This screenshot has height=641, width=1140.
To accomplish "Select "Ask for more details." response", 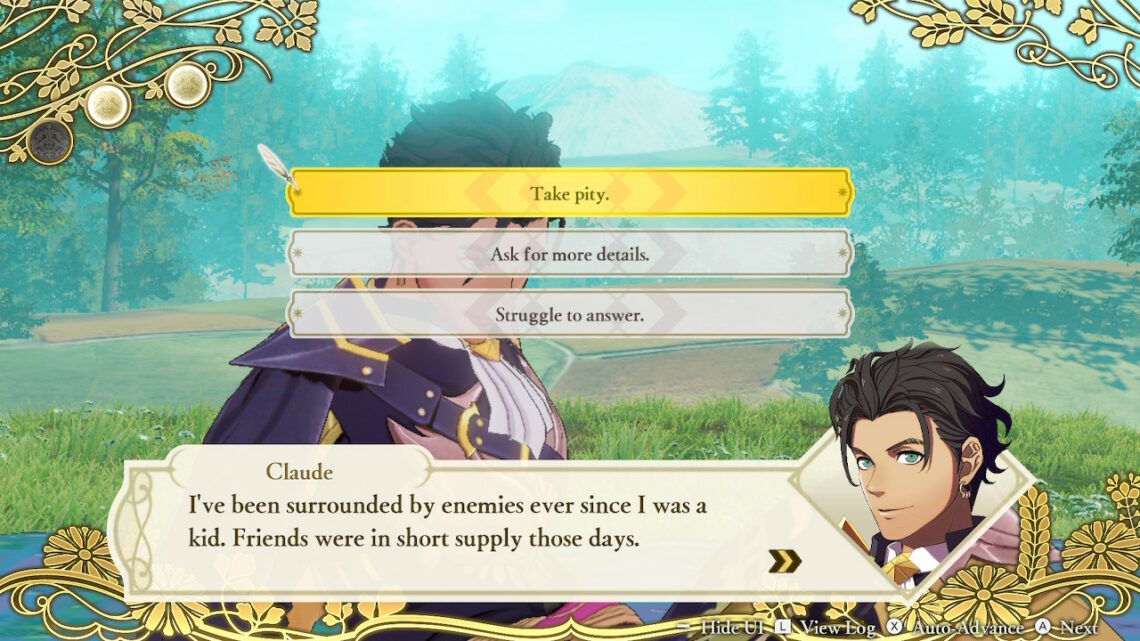I will click(x=570, y=254).
